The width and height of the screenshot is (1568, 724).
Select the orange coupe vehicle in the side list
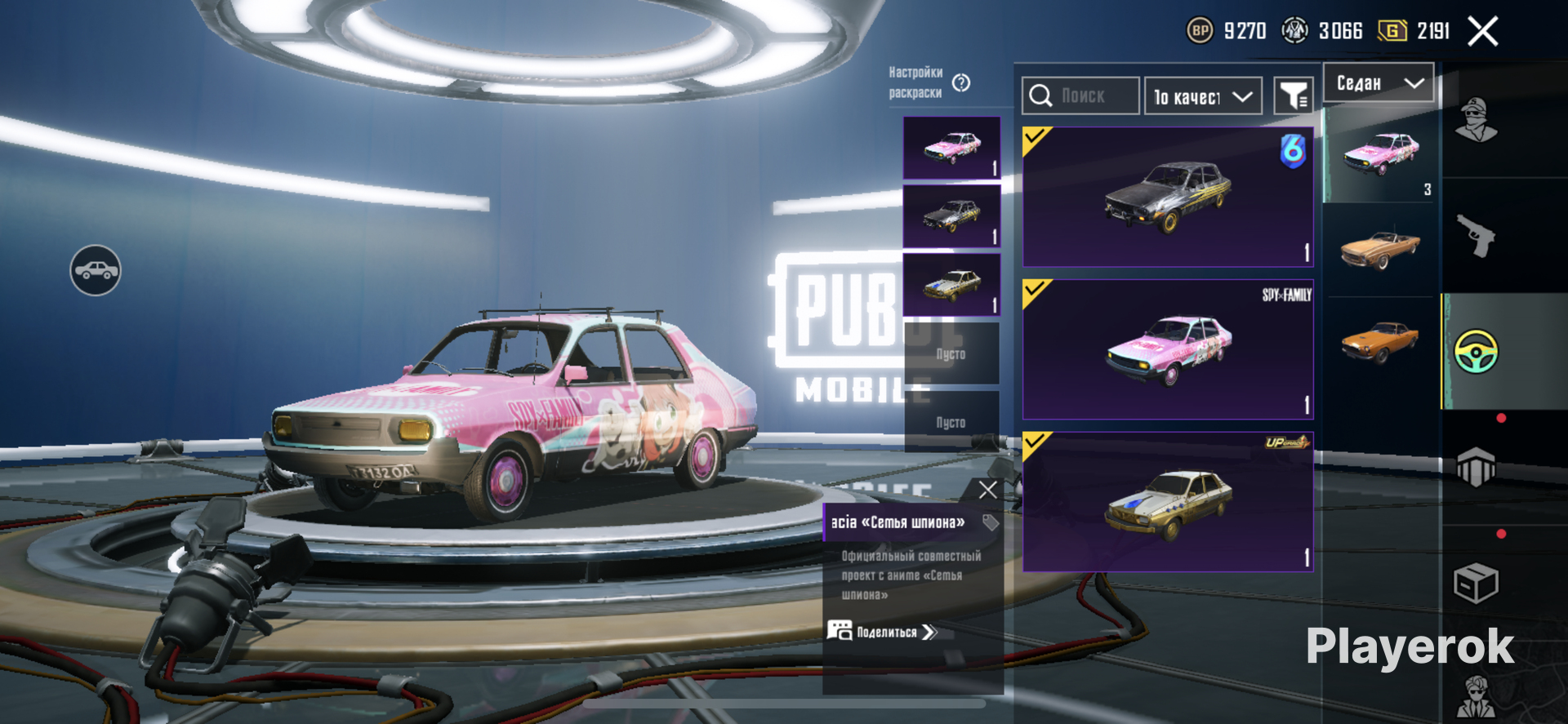[x=1381, y=341]
